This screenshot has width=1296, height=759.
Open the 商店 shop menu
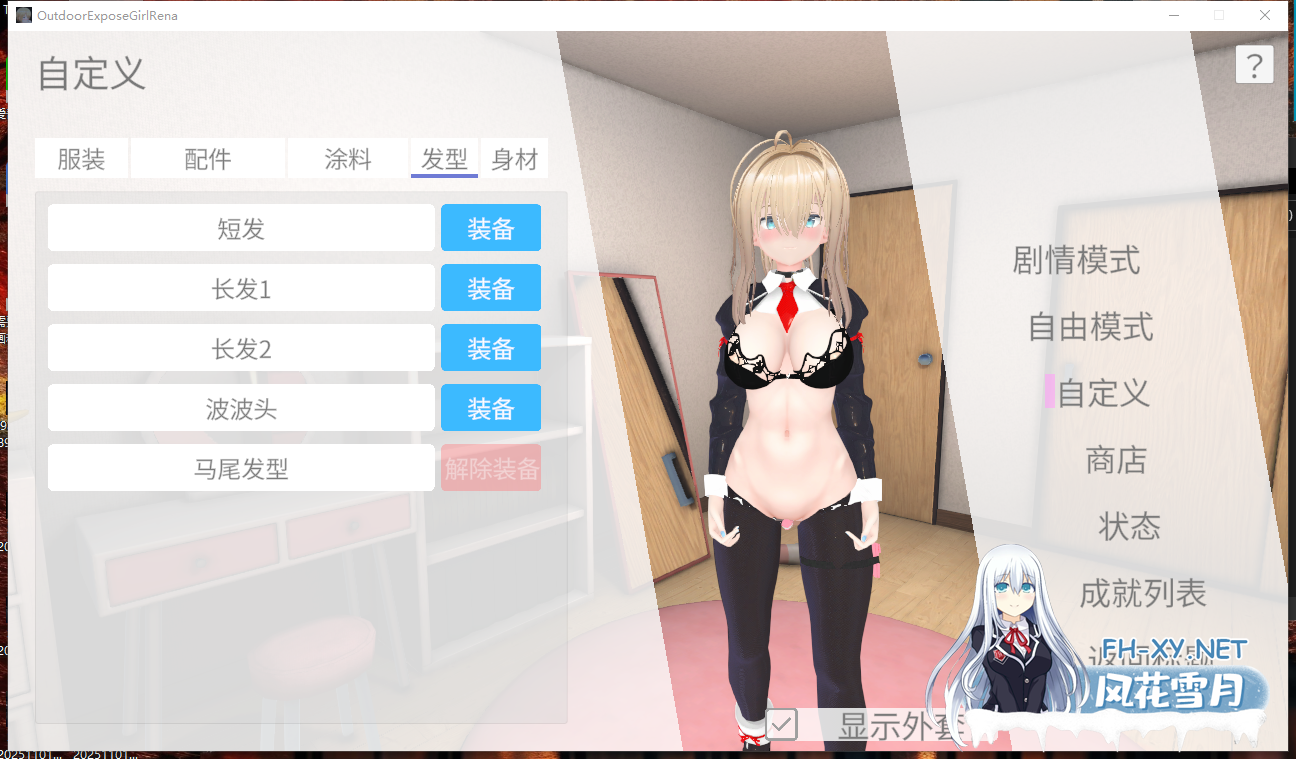pos(1115,461)
